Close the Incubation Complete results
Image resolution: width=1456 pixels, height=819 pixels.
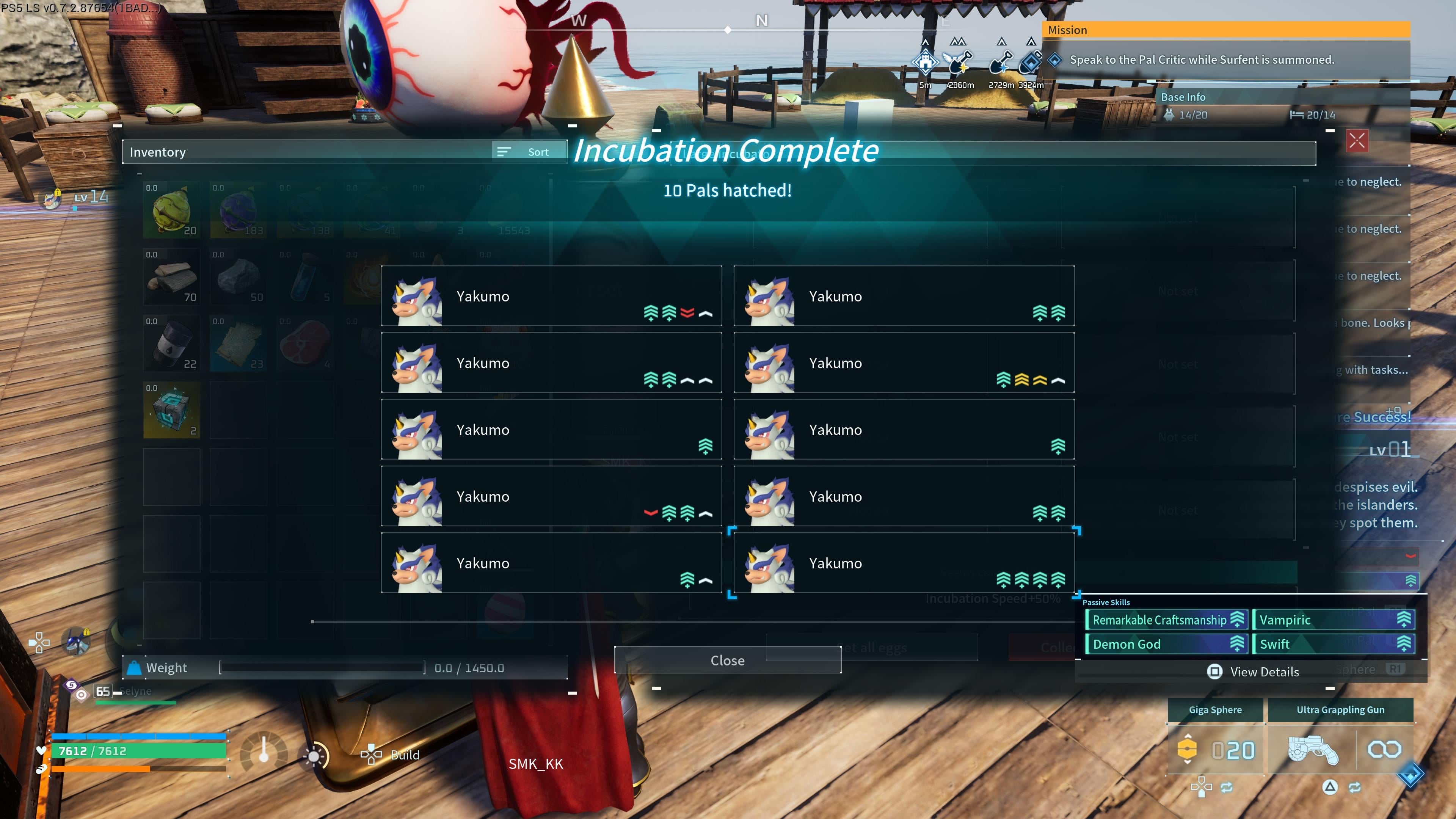click(x=728, y=660)
